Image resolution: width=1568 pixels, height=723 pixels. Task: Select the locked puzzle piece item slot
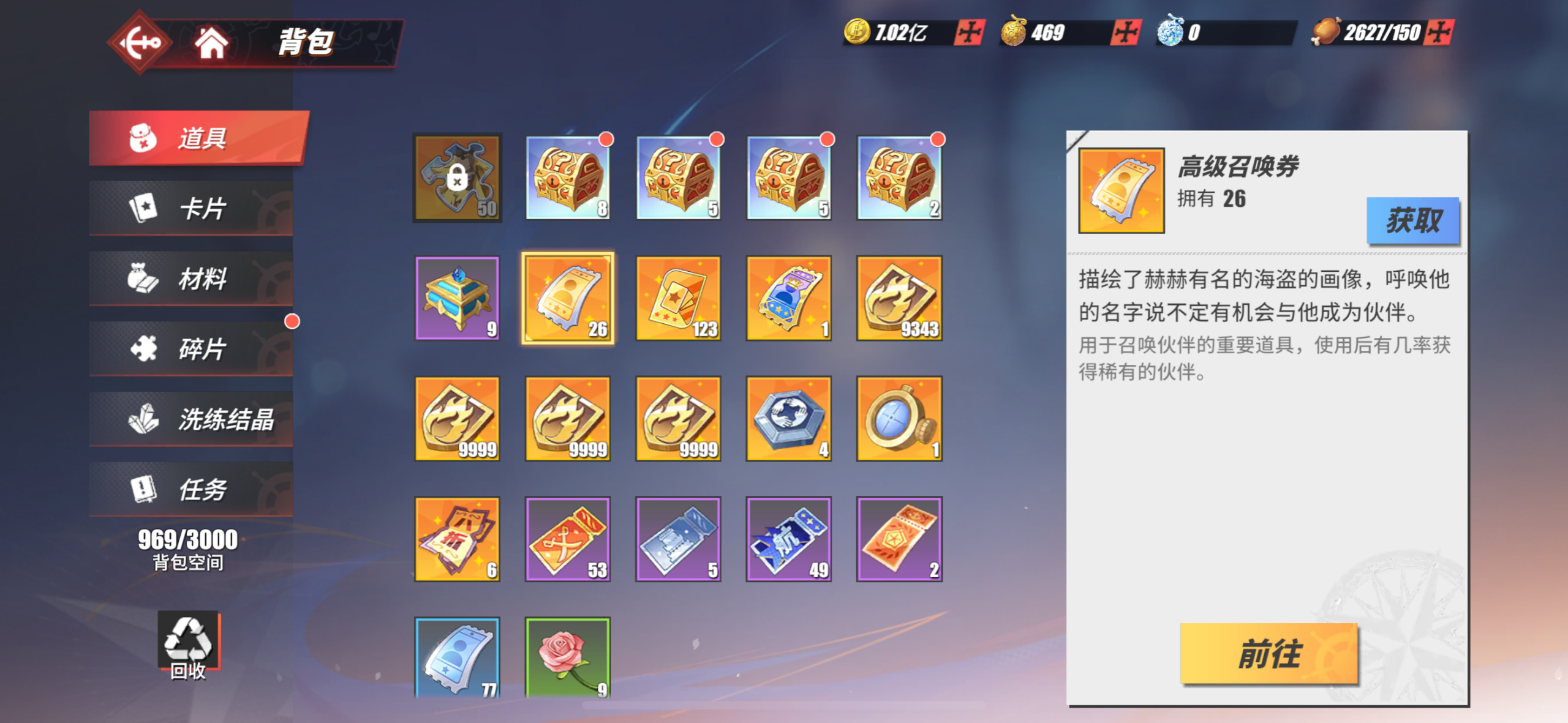pyautogui.click(x=458, y=178)
